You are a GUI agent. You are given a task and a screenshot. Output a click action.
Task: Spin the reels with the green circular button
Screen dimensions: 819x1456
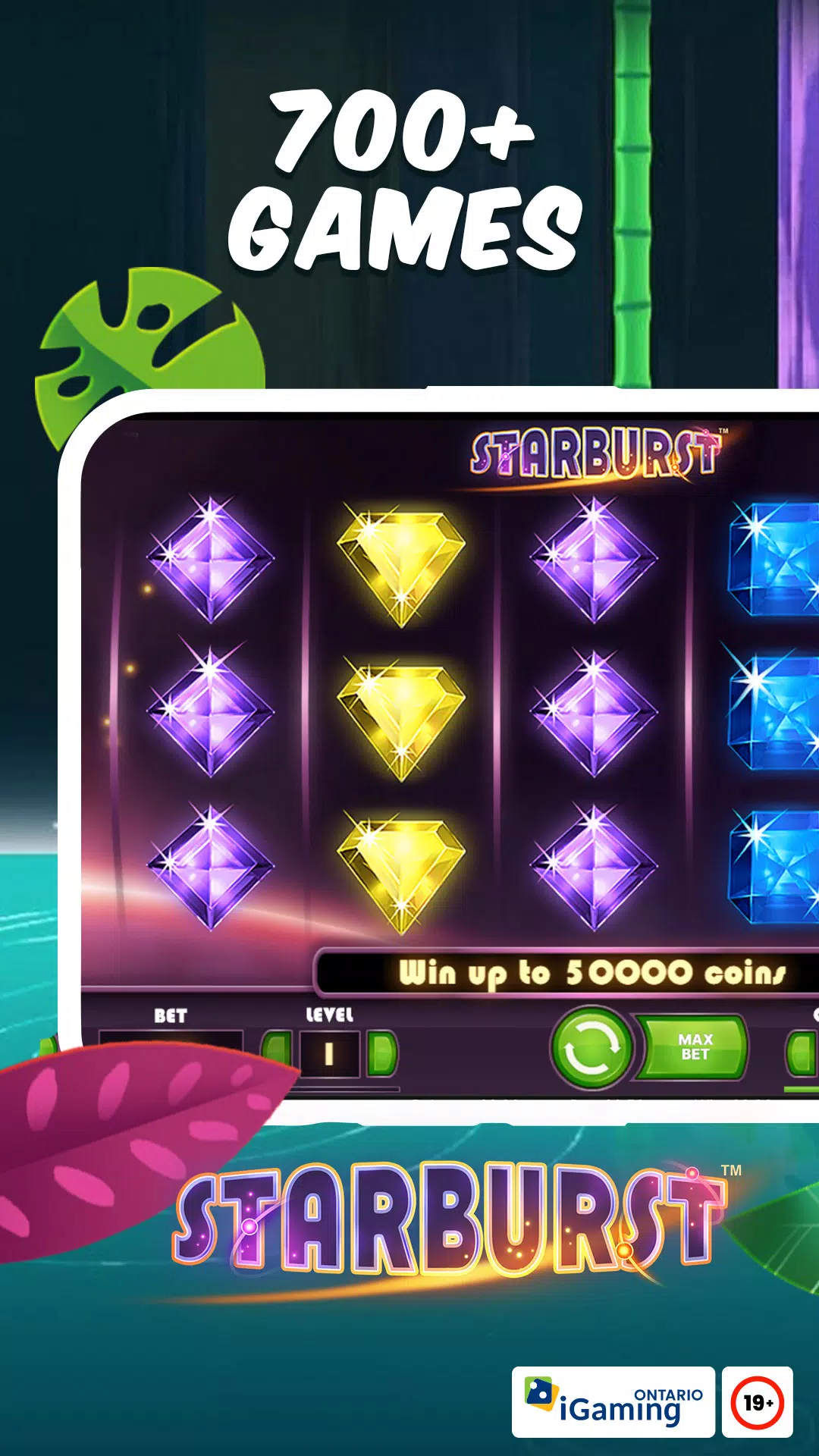(x=591, y=1047)
